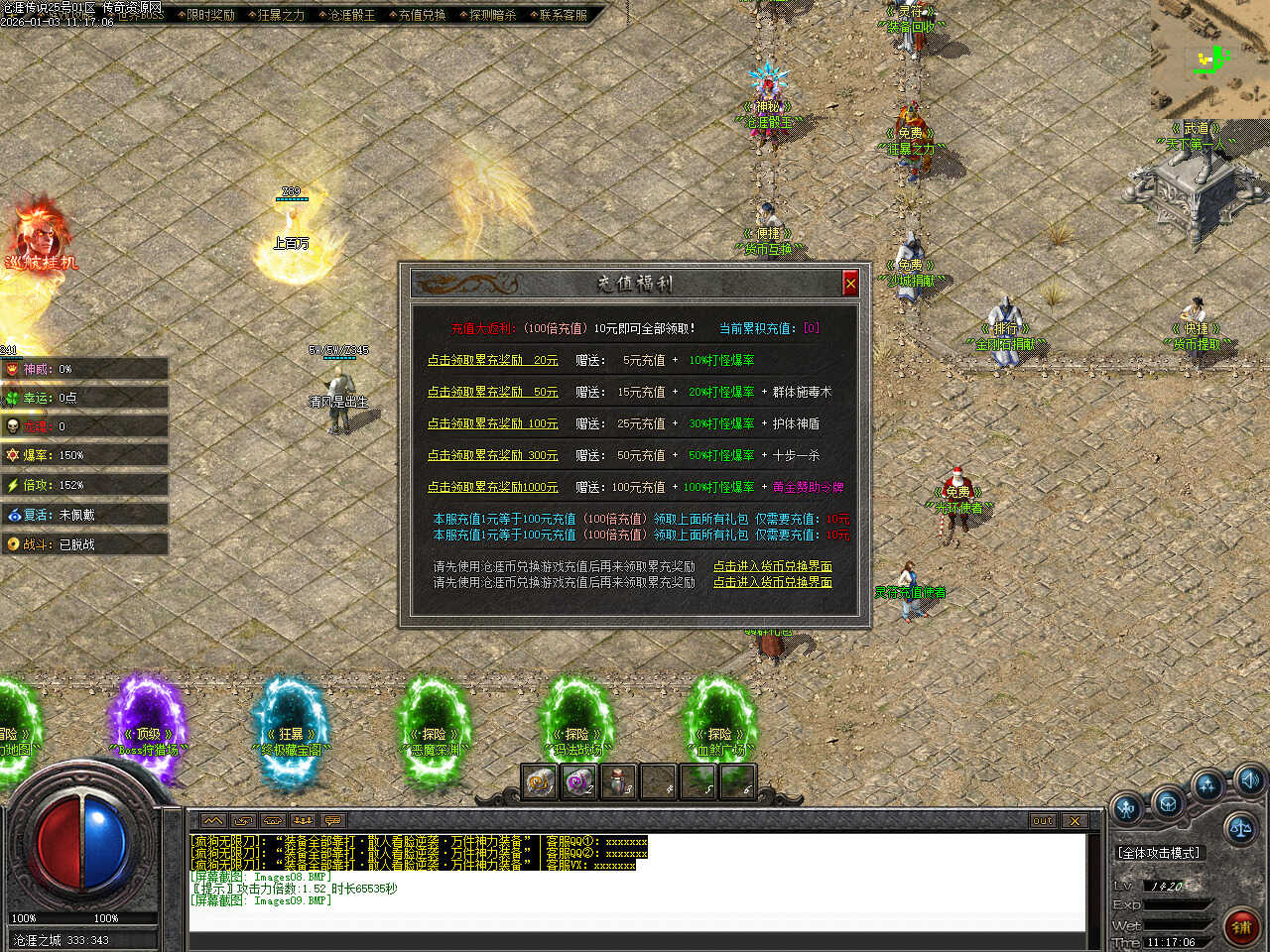Close the 充值福利 recharge window
This screenshot has height=952, width=1270.
pyautogui.click(x=850, y=284)
